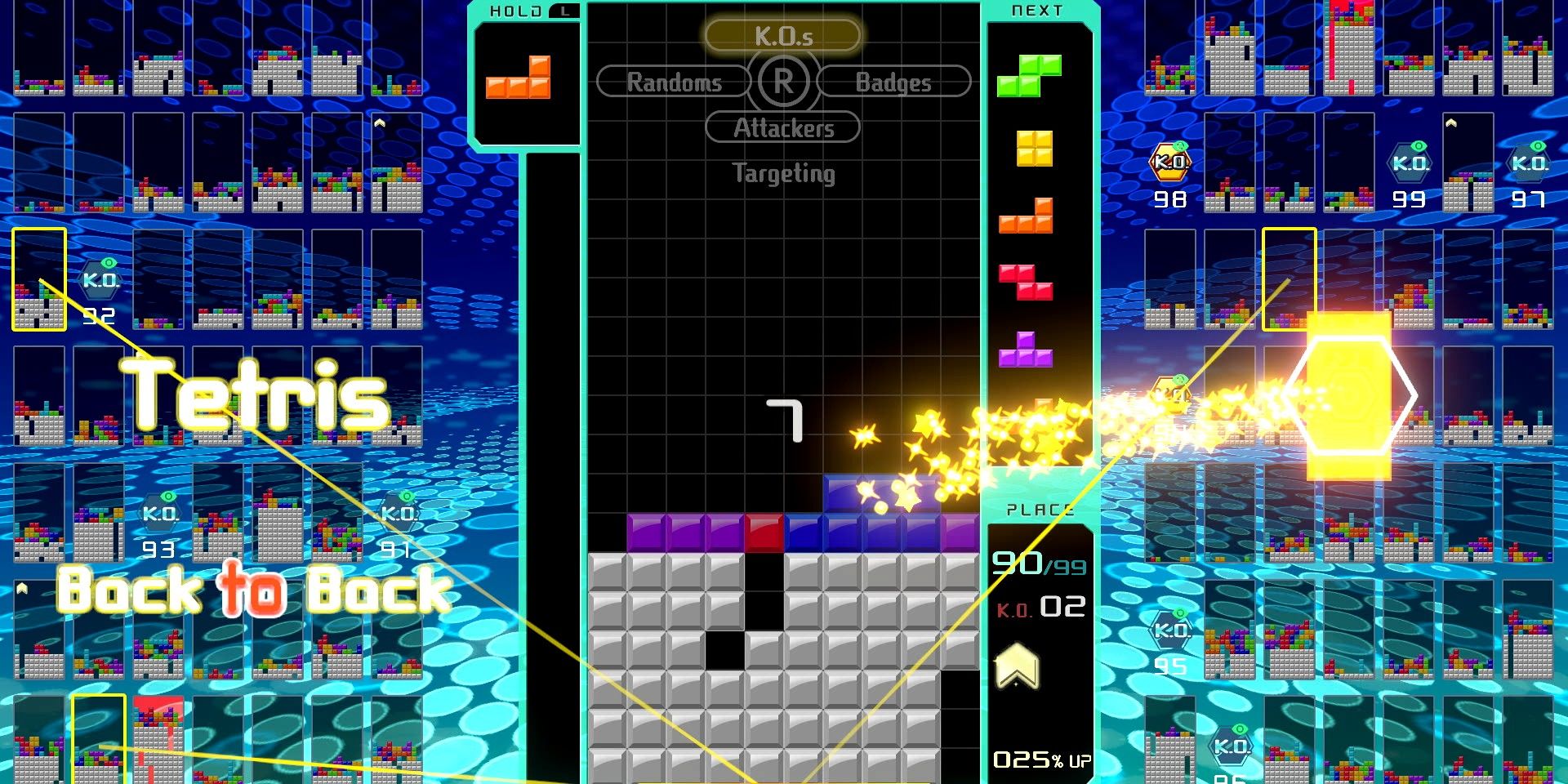Click the badge icon below the K.O. count

(x=1017, y=666)
